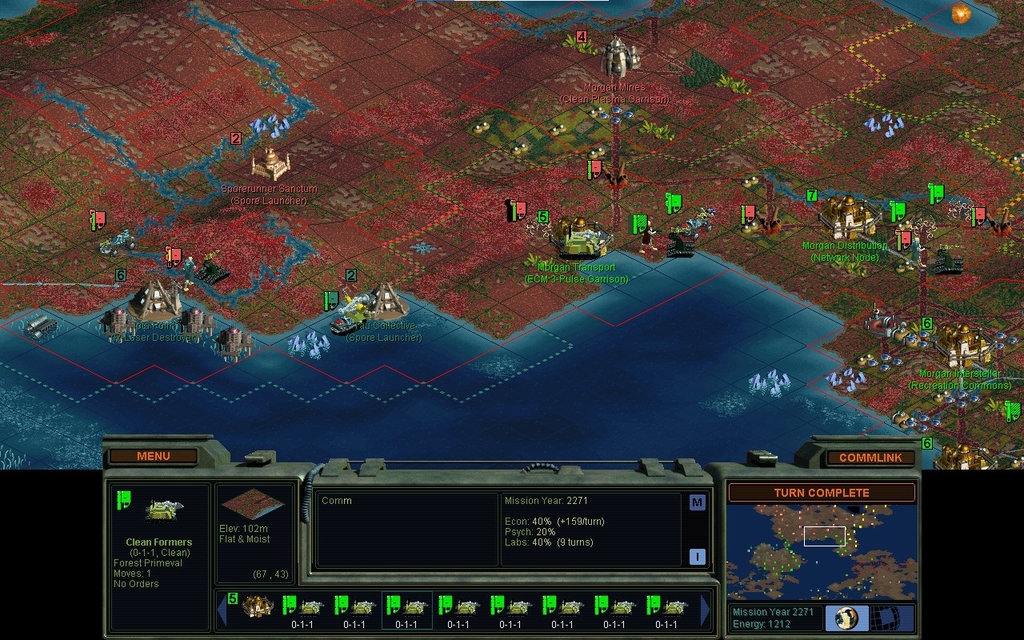This screenshot has height=640, width=1024.
Task: Open the COMMLINK panel
Action: point(870,457)
